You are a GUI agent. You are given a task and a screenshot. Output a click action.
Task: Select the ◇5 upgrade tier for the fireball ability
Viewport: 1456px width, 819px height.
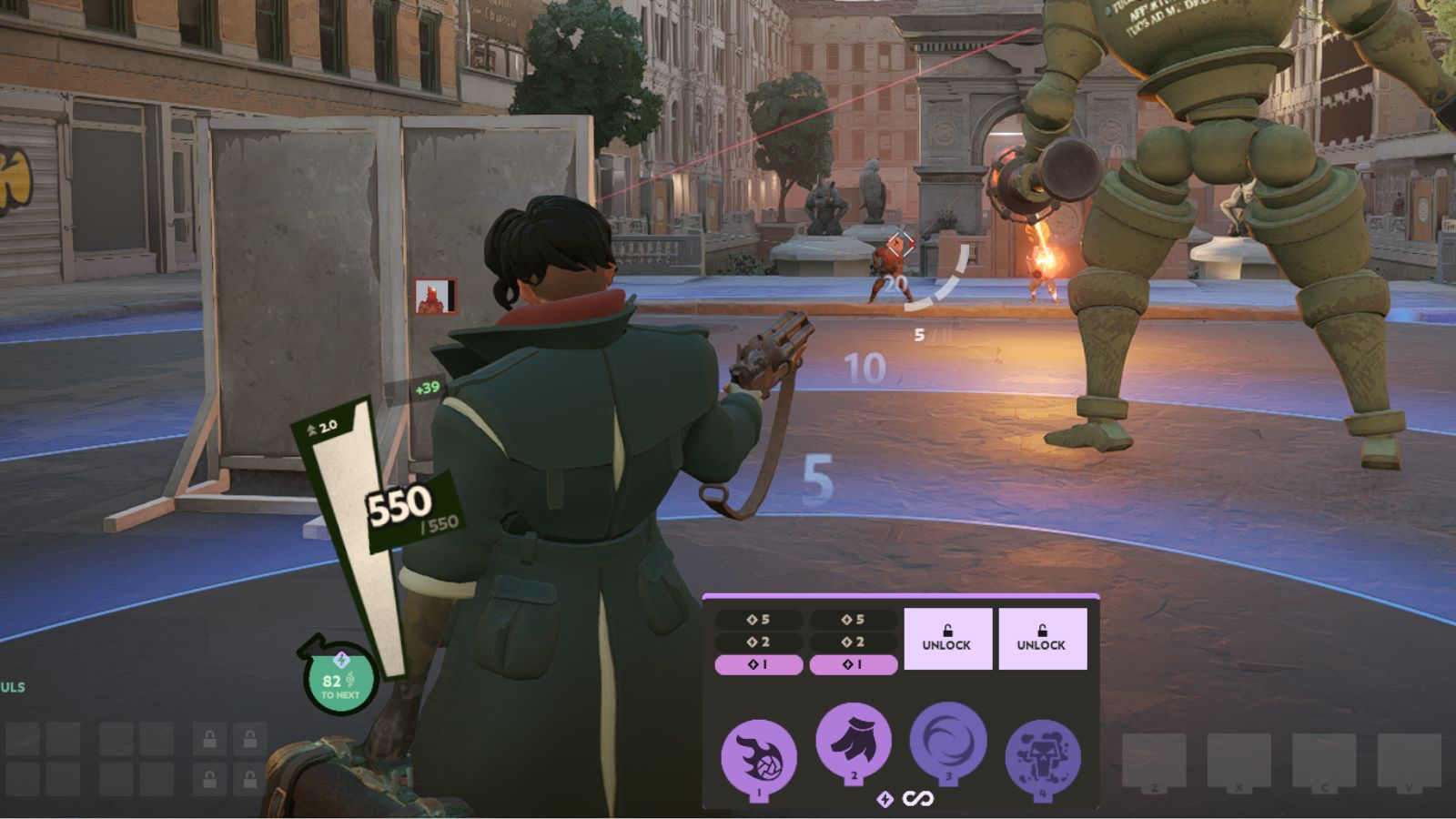click(758, 618)
